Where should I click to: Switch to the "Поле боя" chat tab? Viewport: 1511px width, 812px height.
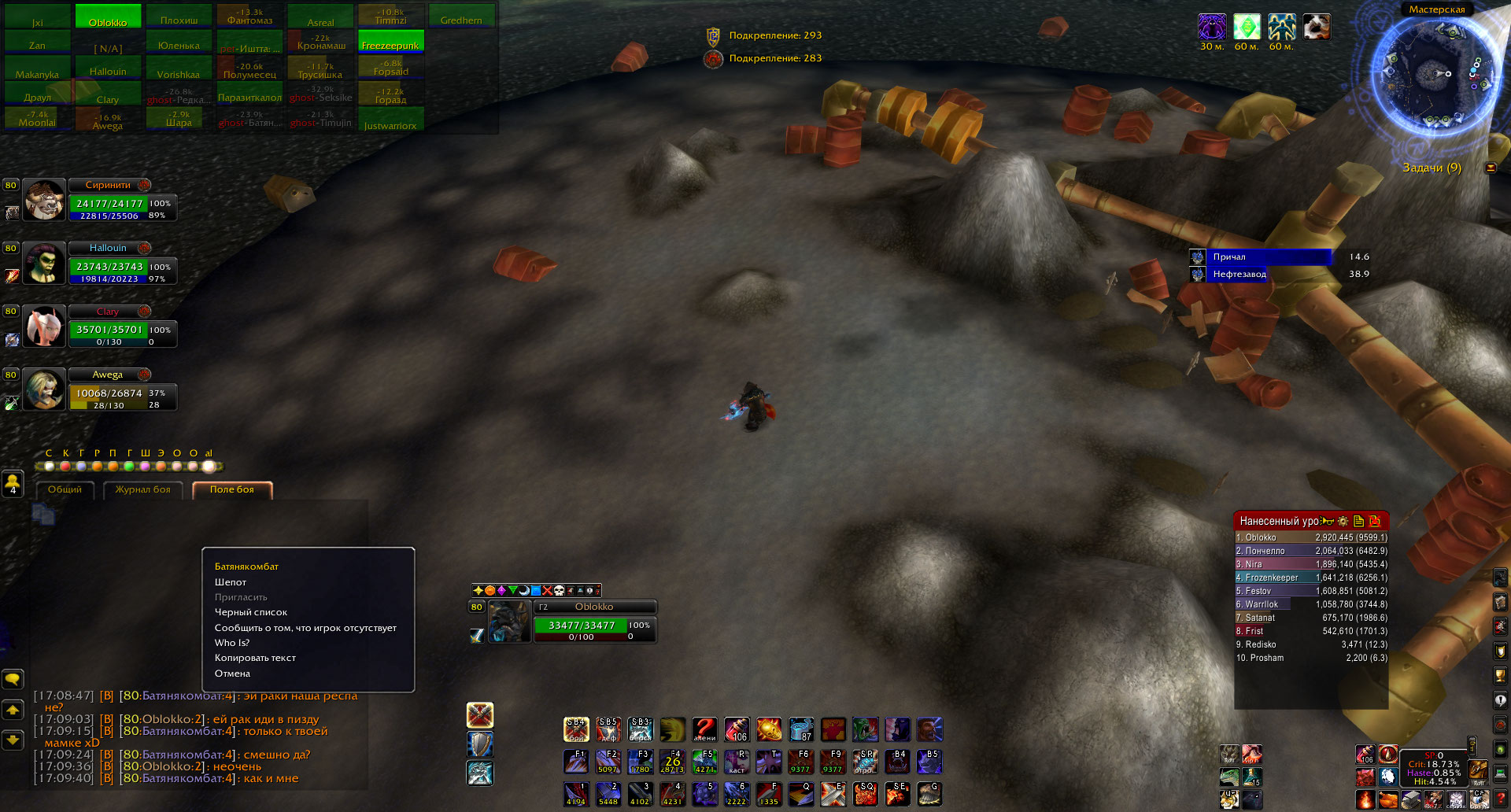[232, 489]
